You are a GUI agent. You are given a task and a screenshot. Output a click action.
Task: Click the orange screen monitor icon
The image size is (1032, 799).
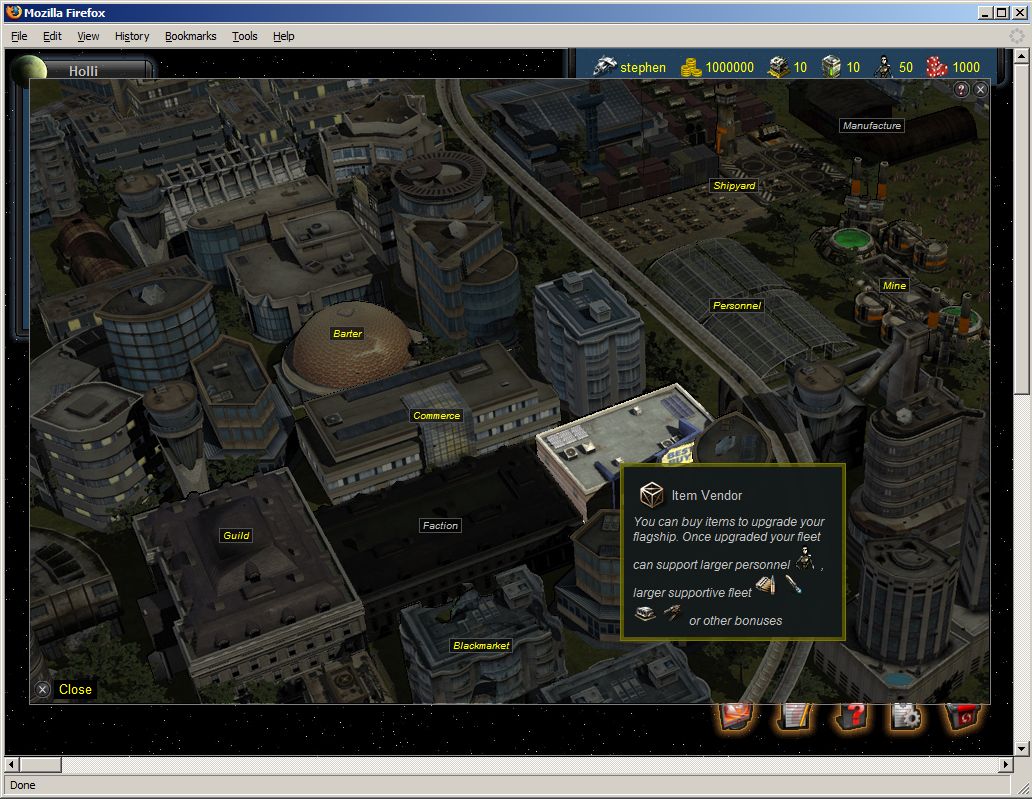[738, 716]
